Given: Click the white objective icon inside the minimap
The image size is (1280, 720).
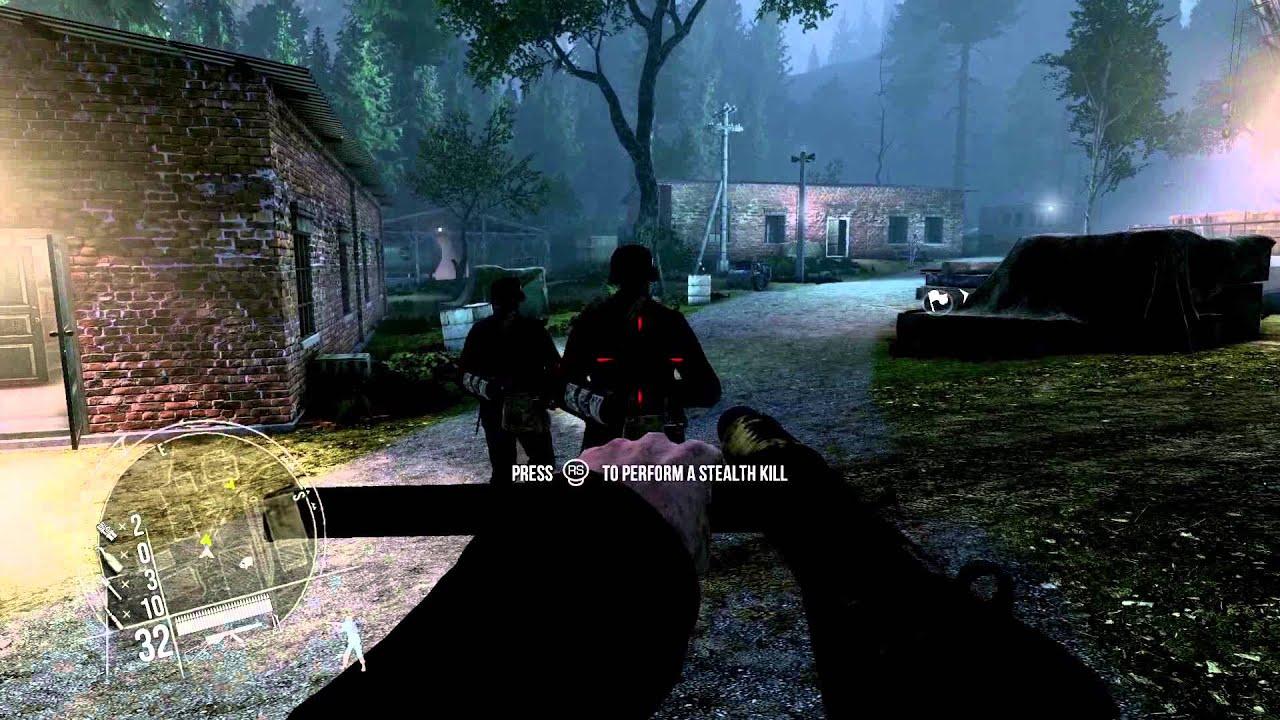Looking at the screenshot, I should point(245,563).
